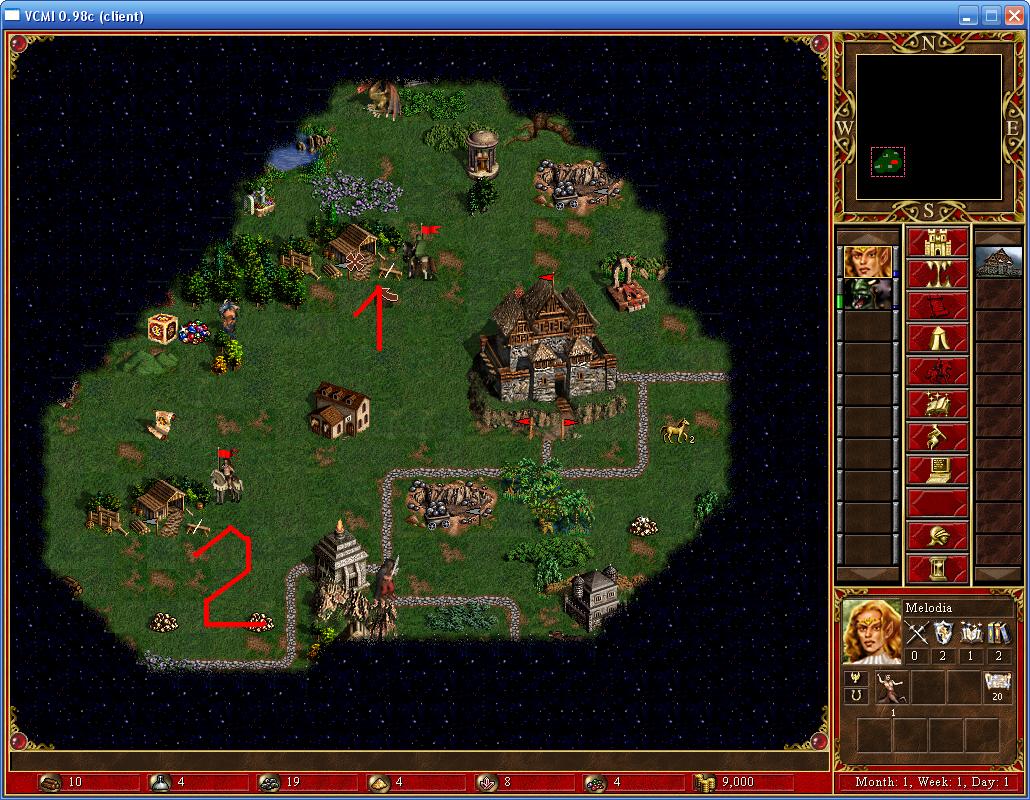Select the centaur army slot in hero panel

tap(891, 687)
